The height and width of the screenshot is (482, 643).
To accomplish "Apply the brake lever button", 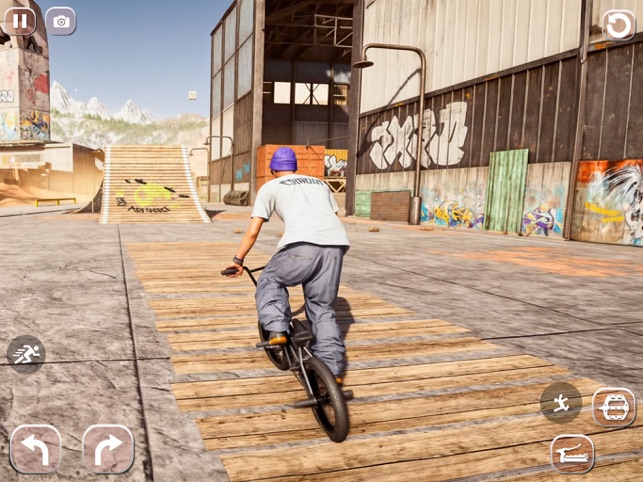I will pyautogui.click(x=572, y=454).
